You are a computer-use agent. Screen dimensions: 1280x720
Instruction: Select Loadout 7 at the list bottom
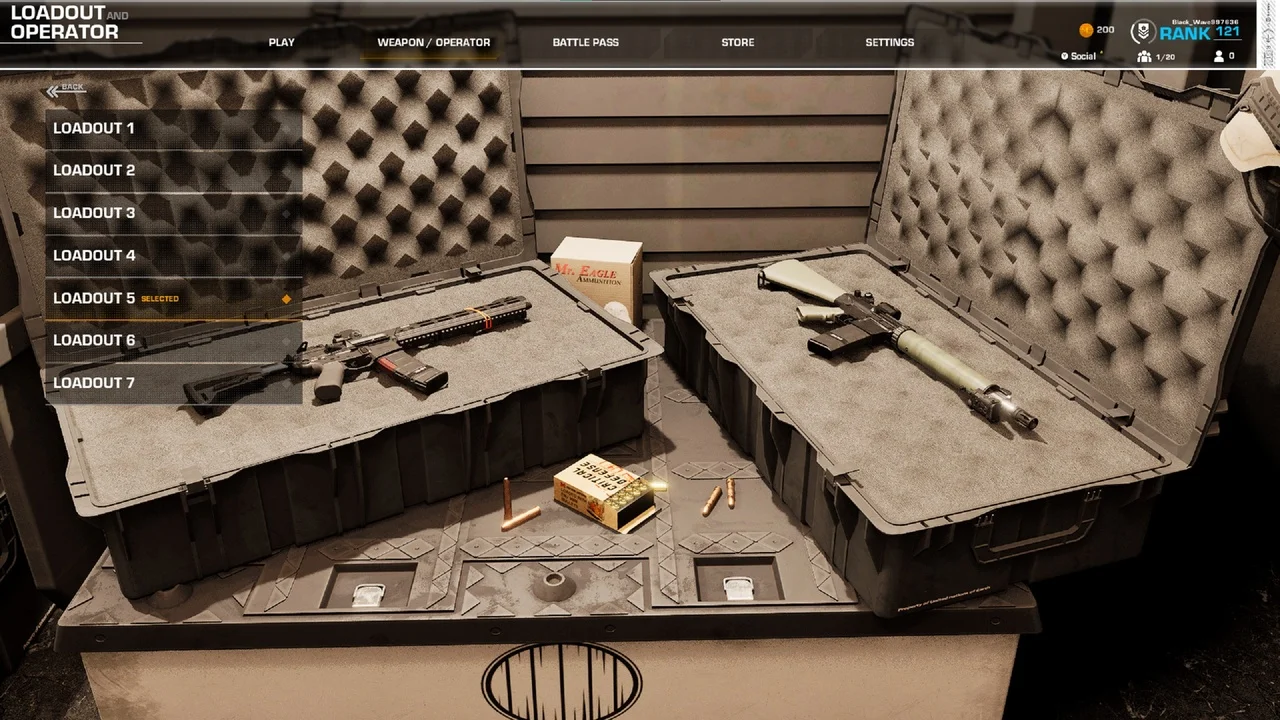(x=173, y=383)
